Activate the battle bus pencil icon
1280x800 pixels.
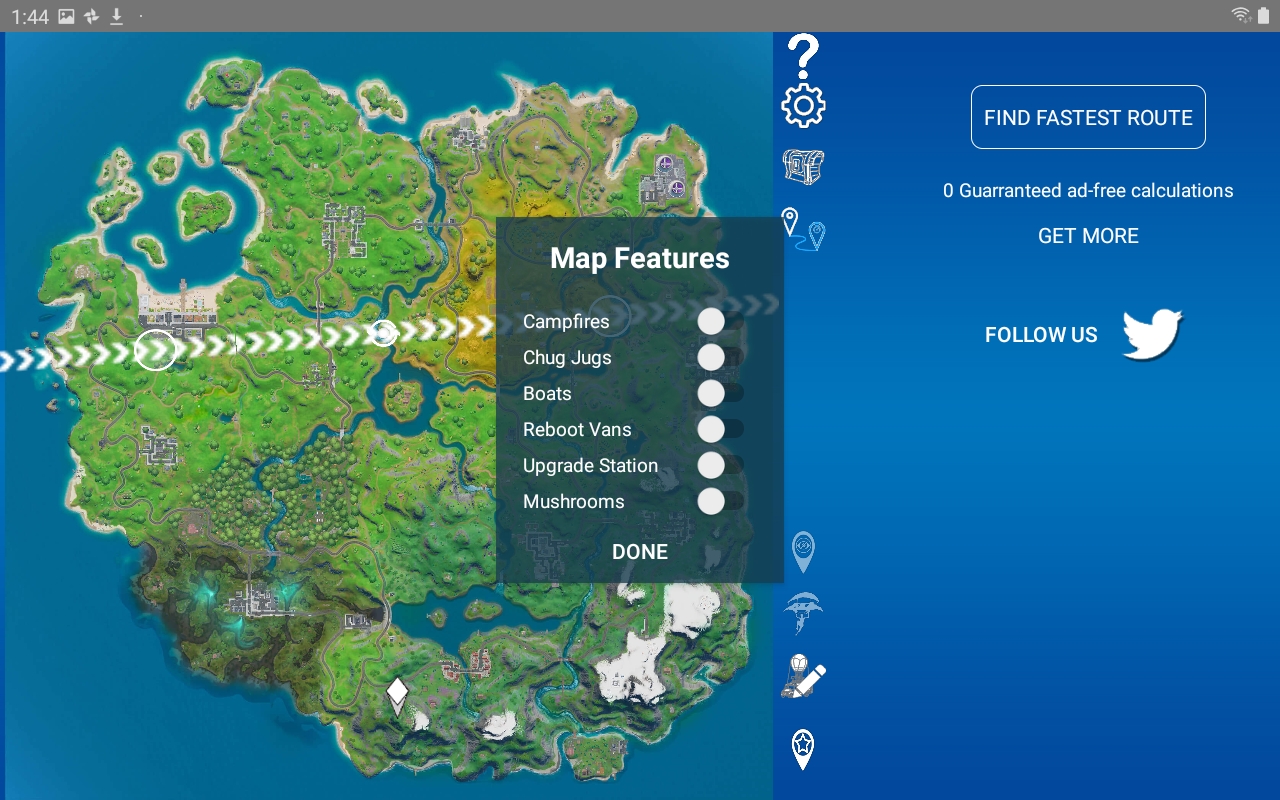coord(803,677)
